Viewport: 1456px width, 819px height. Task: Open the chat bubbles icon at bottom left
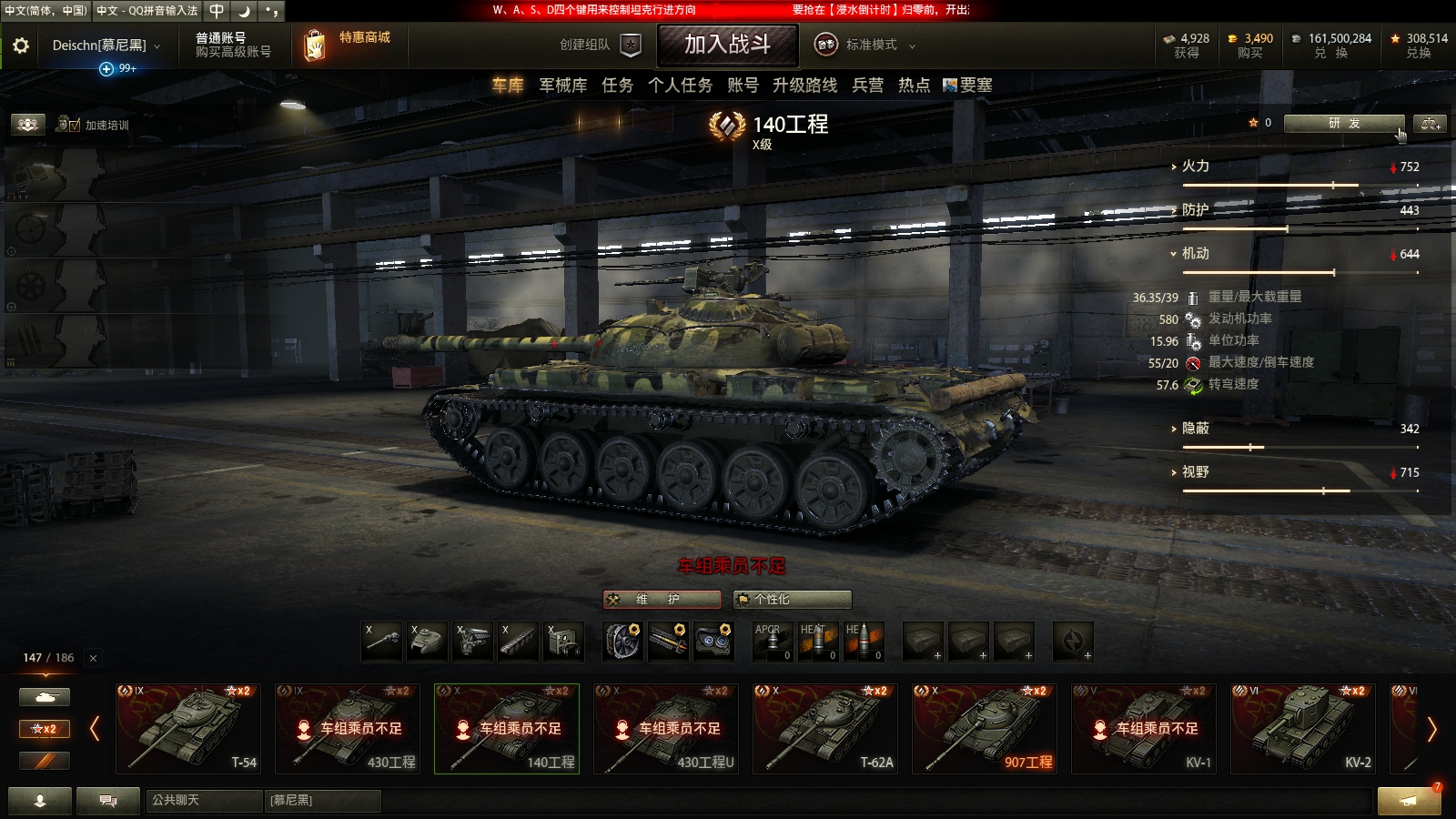pyautogui.click(x=107, y=801)
